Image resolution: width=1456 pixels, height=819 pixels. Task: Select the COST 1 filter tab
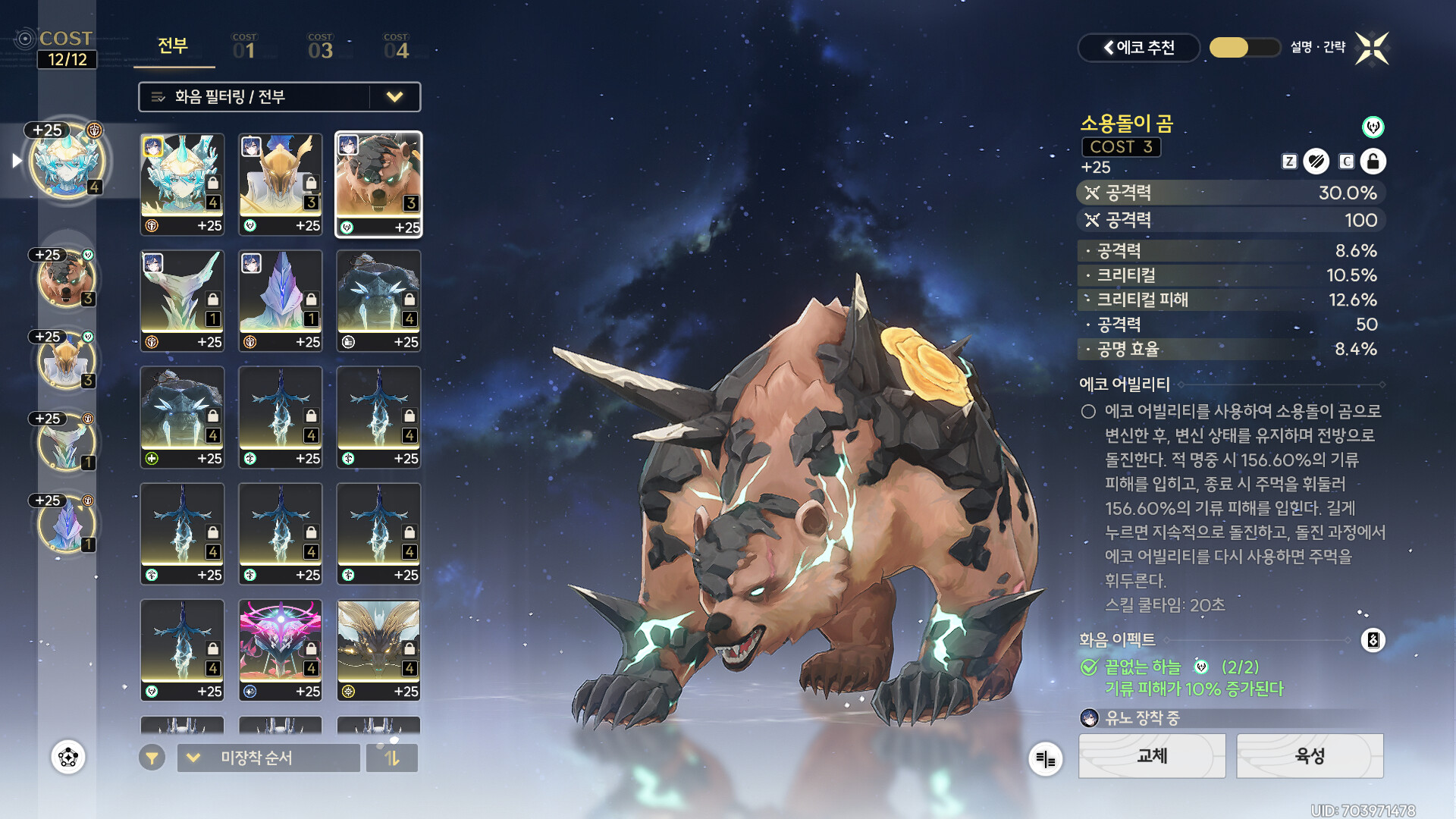pos(244,47)
